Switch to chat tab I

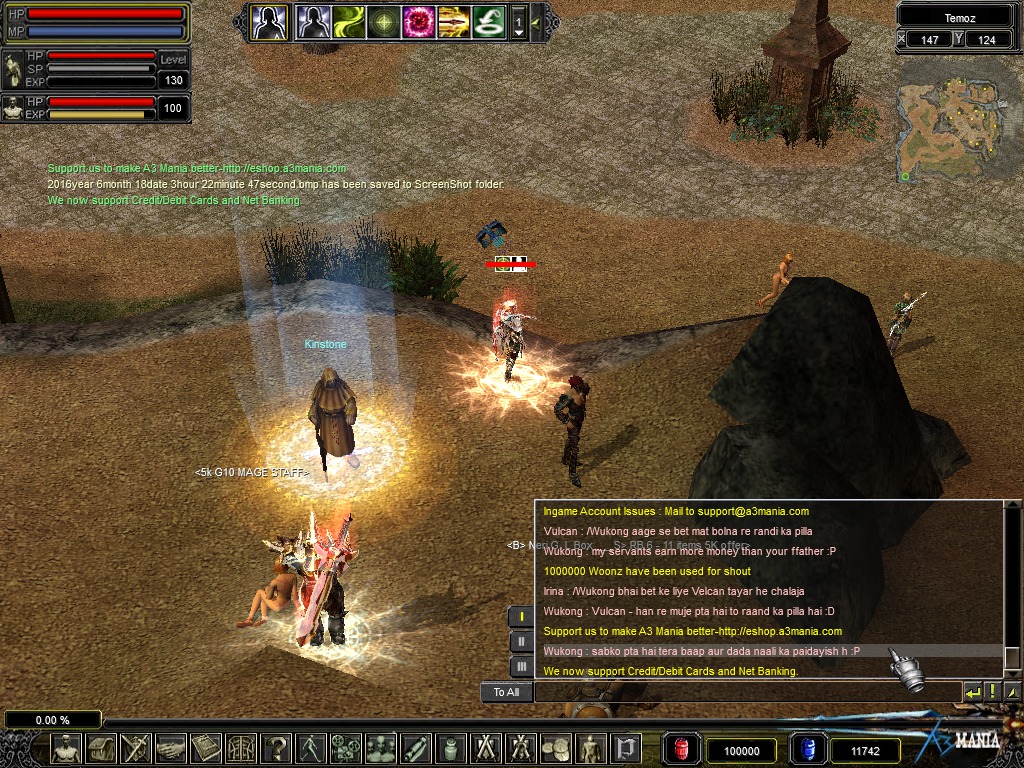(x=521, y=617)
